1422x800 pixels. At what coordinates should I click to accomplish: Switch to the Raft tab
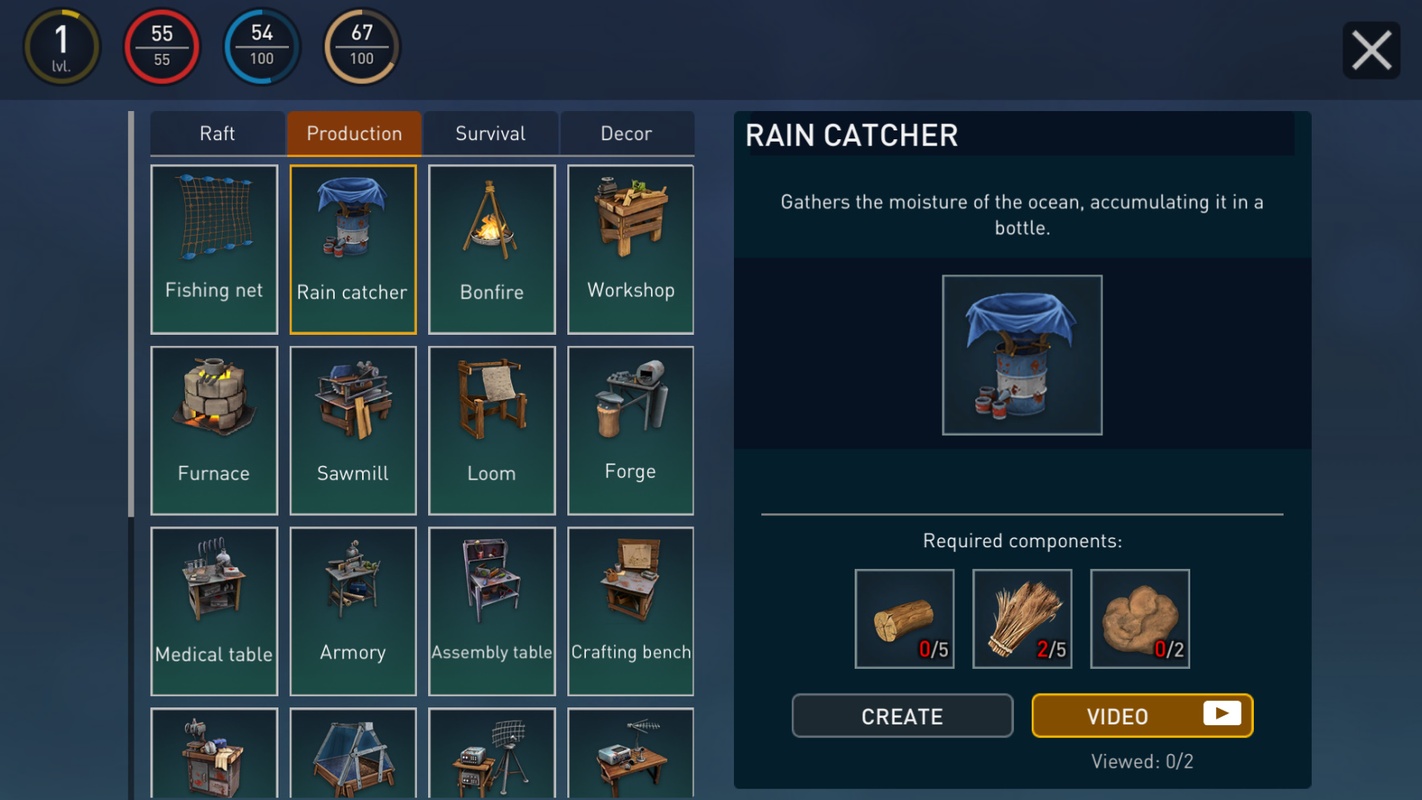pos(217,134)
